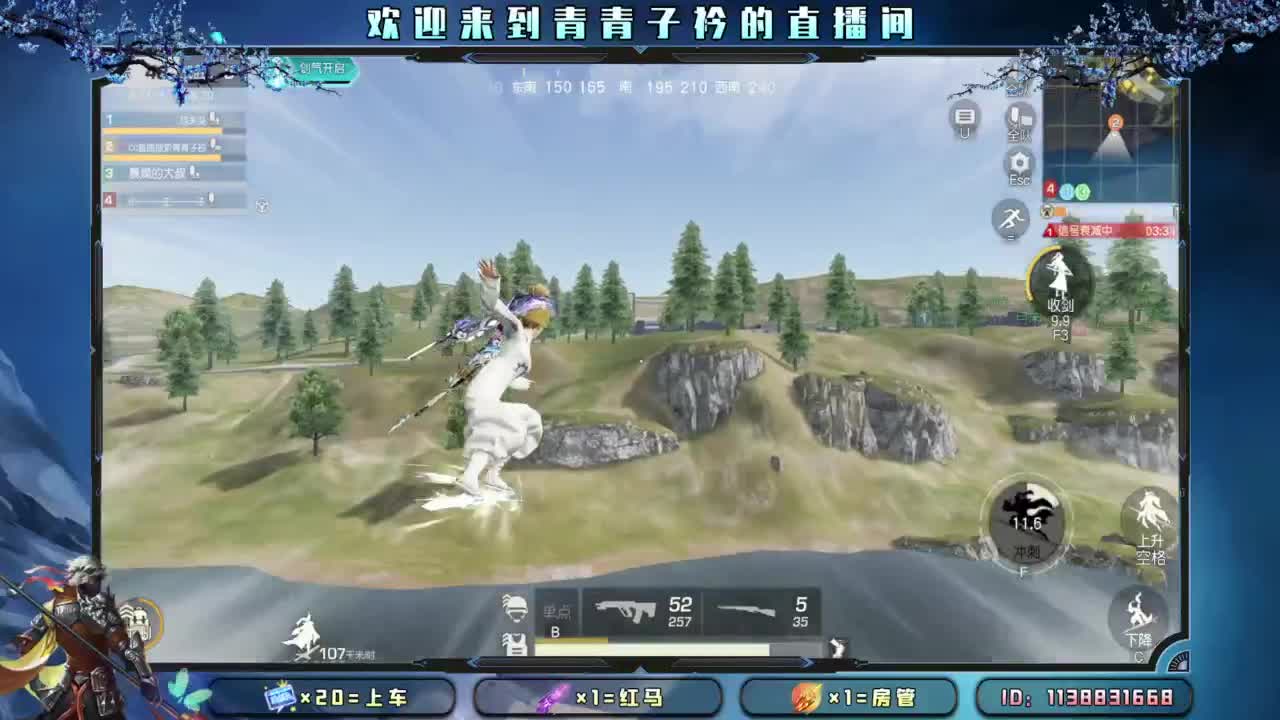Screen dimensions: 1280x720
Task: Click the helmet icon beside the weapon bar
Action: pyautogui.click(x=515, y=607)
